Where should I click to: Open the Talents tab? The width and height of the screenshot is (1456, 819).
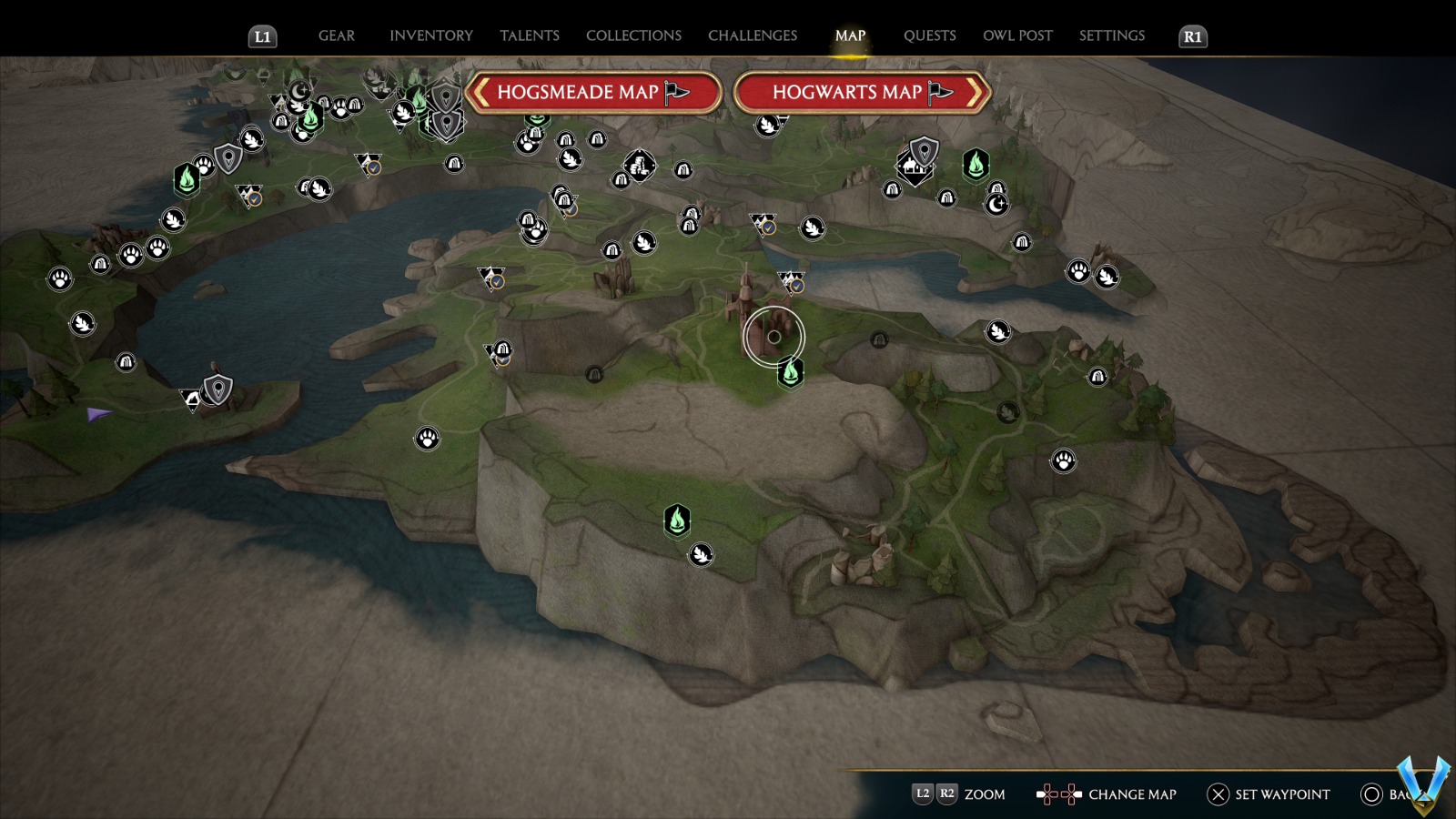pos(529,35)
